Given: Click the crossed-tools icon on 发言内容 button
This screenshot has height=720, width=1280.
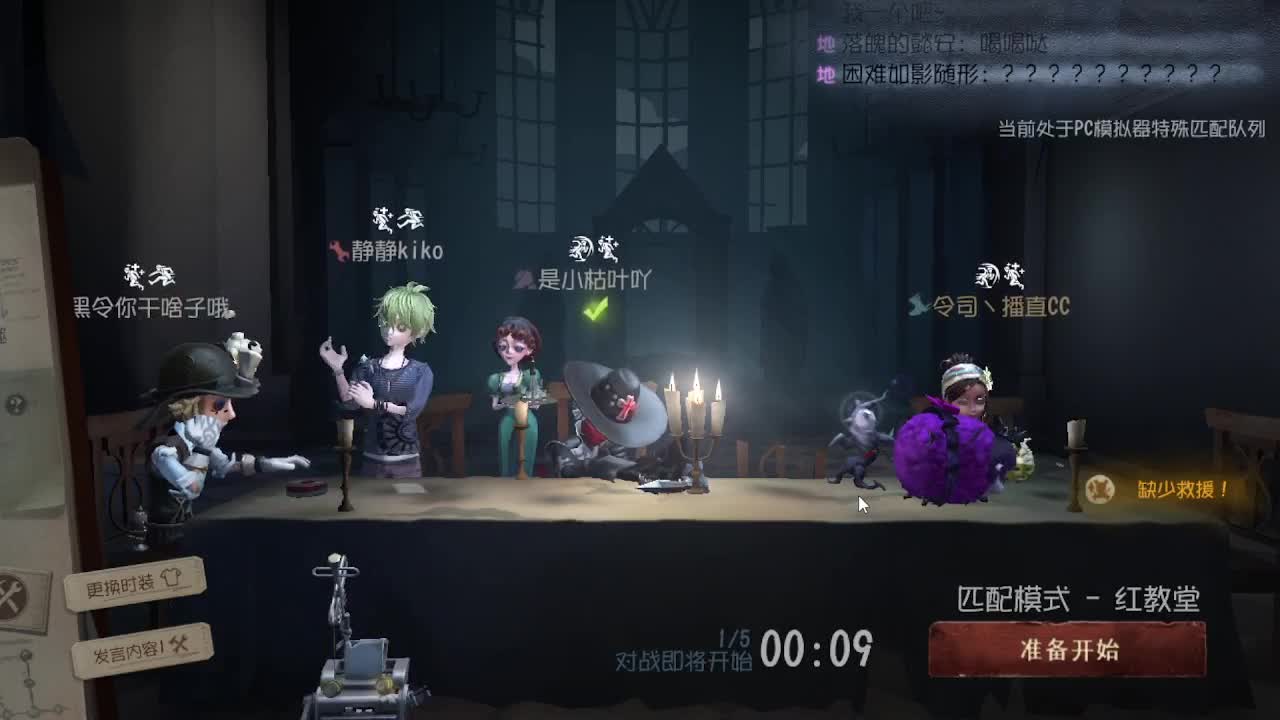Looking at the screenshot, I should [x=178, y=647].
